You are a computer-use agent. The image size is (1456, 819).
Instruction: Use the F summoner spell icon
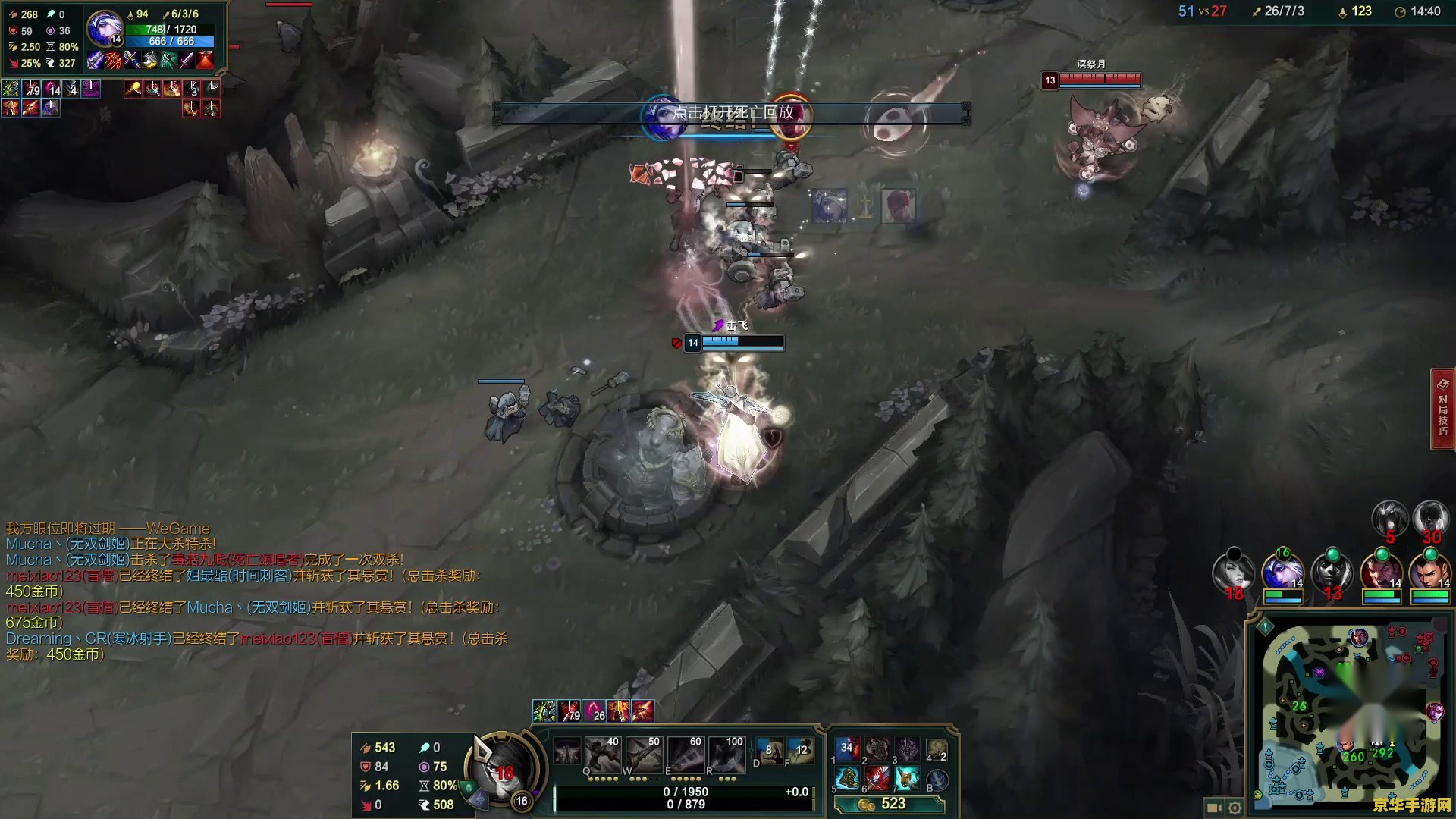tap(800, 751)
